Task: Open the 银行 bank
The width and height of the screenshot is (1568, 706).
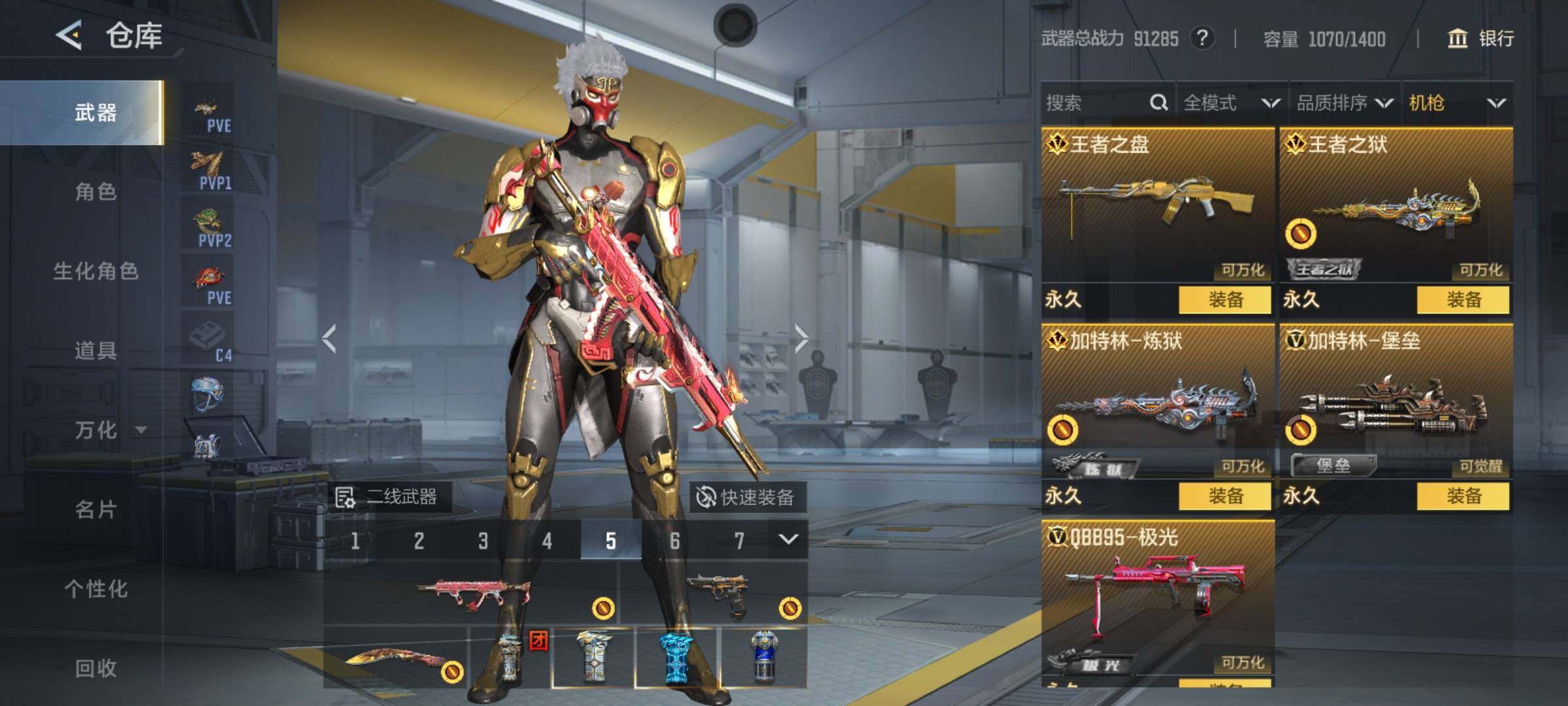Action: point(1481,39)
